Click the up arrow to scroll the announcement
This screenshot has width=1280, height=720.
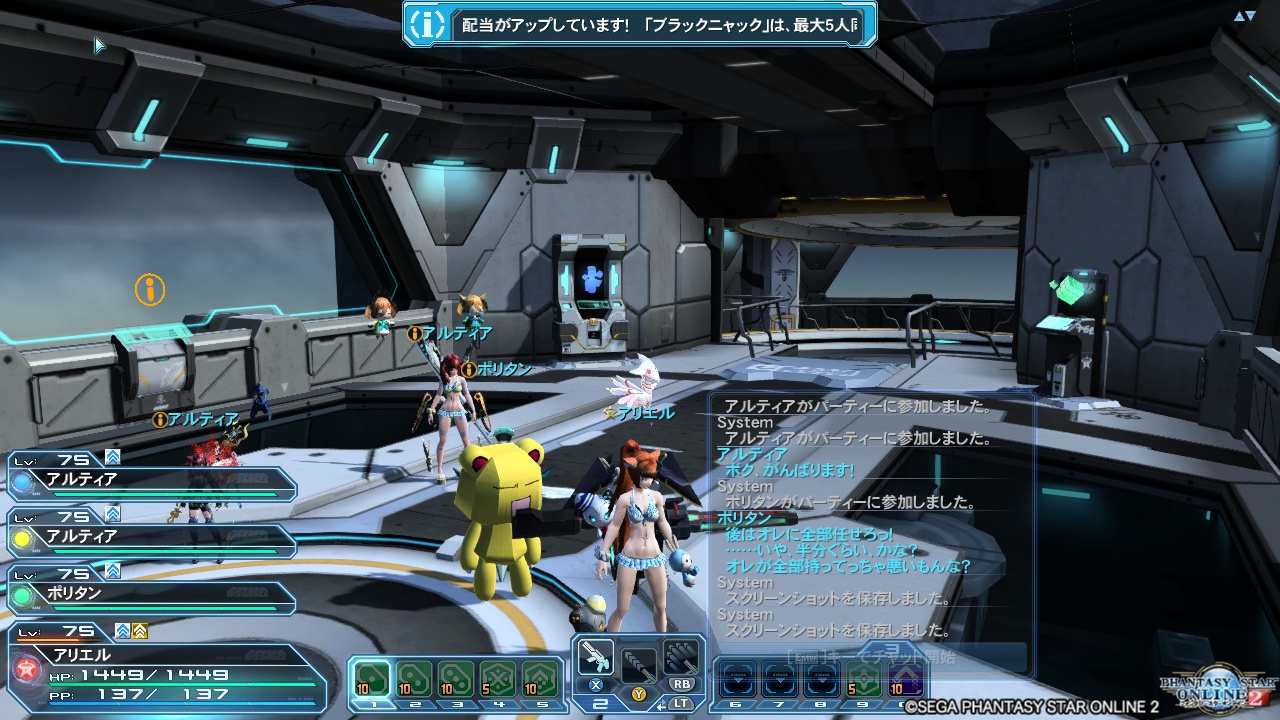click(x=1239, y=15)
